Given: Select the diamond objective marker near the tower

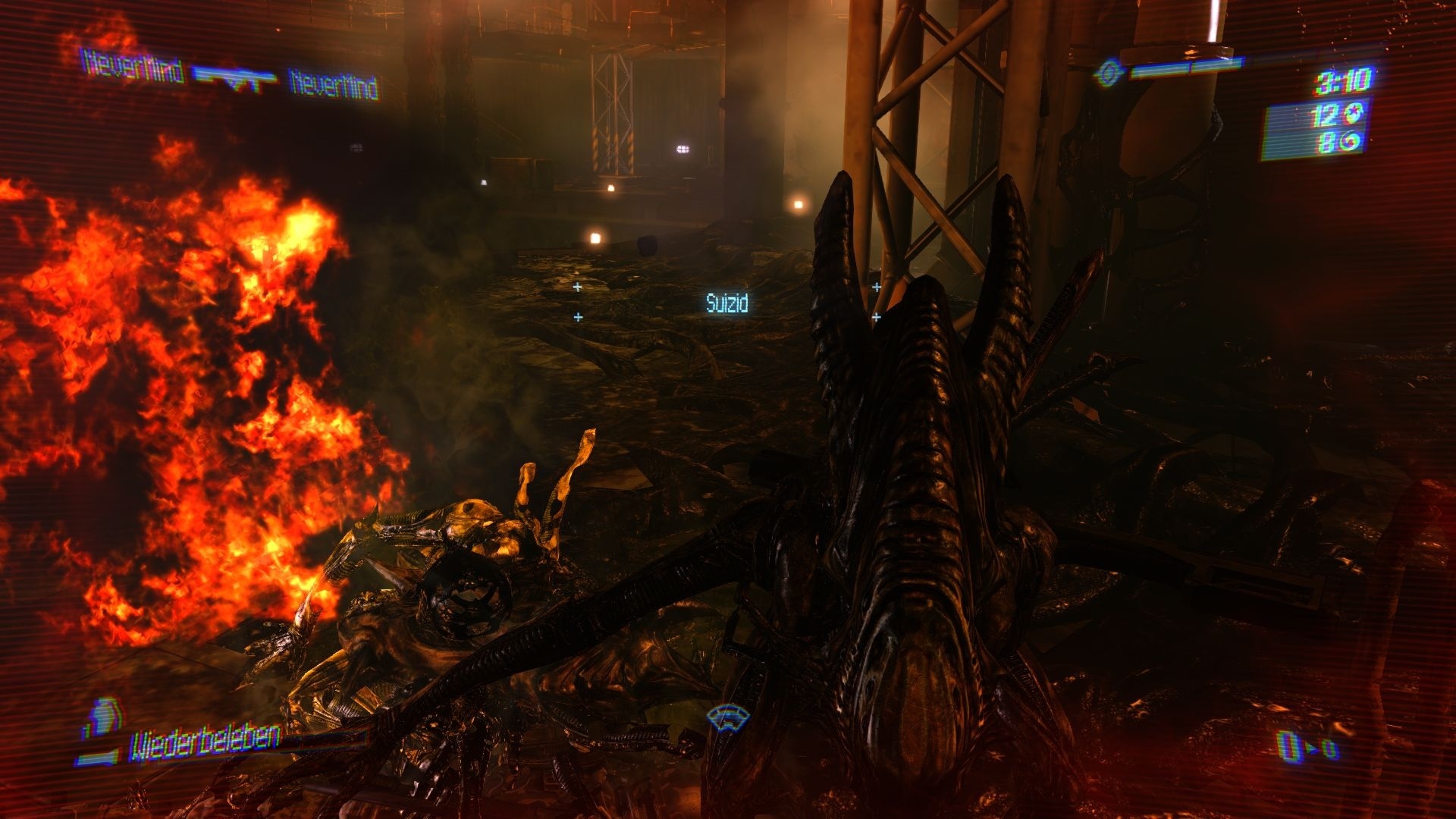Looking at the screenshot, I should click(1108, 73).
